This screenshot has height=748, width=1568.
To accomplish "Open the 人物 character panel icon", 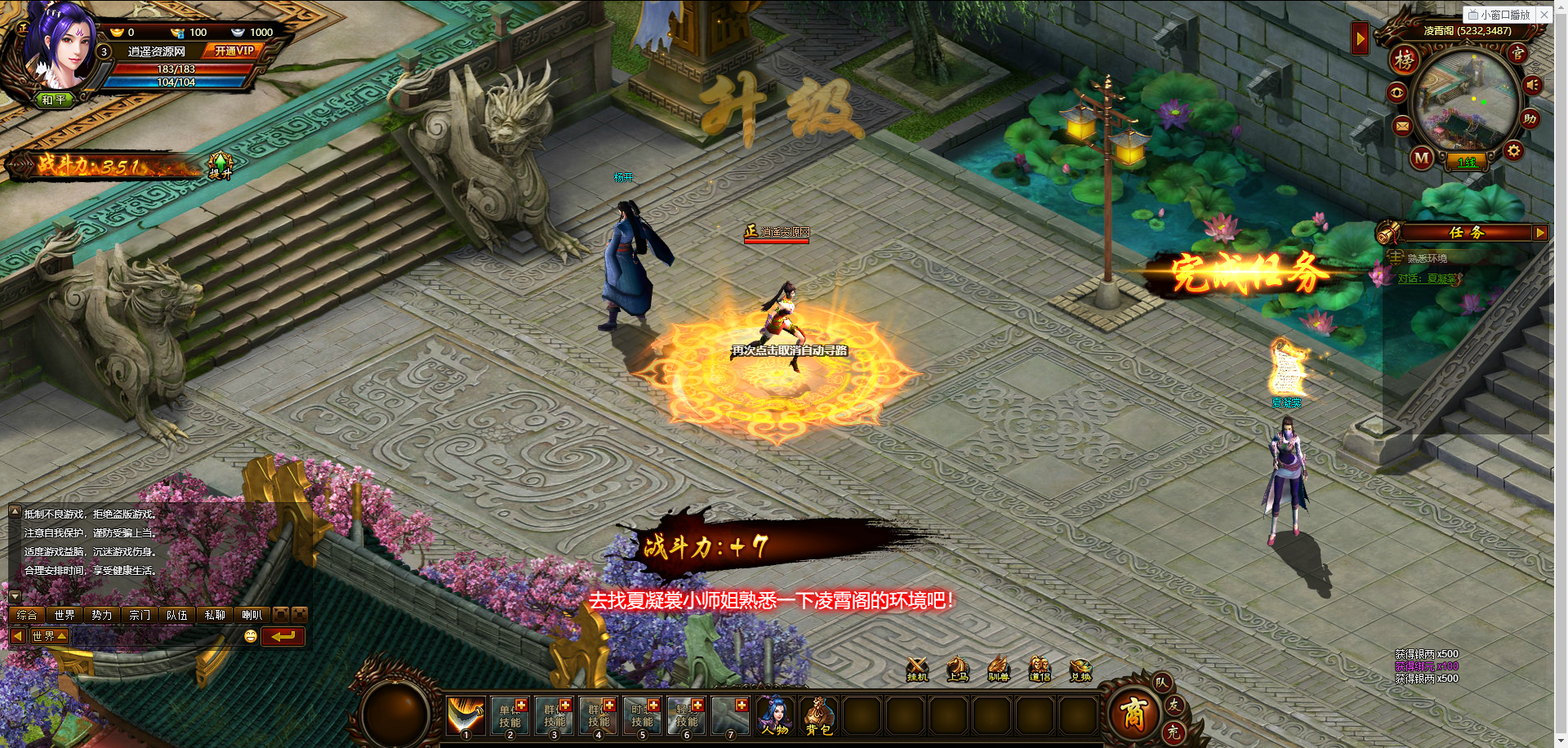I will coord(774,715).
